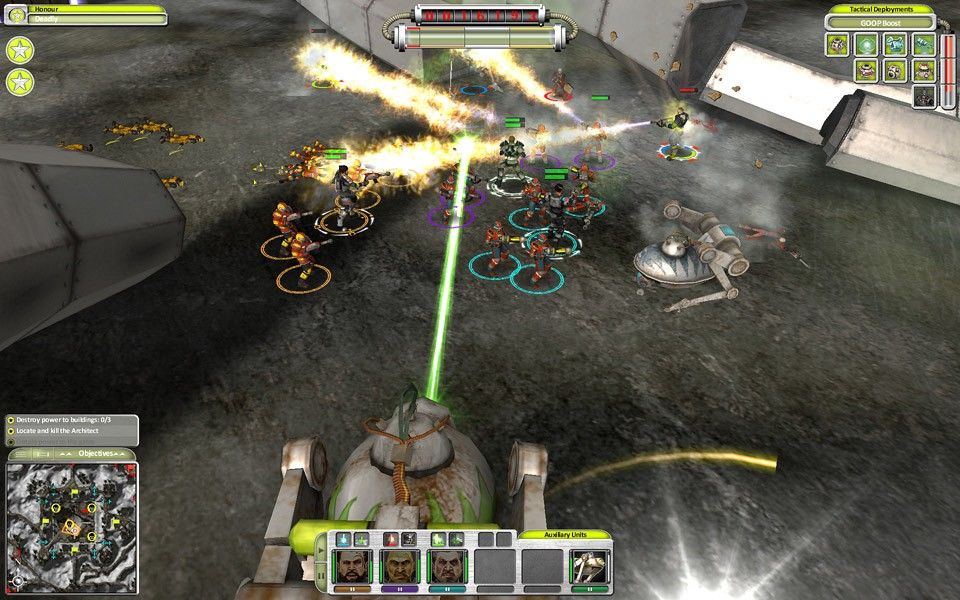This screenshot has width=960, height=600.
Task: Select the dark bottom tactical deployment icon
Action: click(x=924, y=97)
